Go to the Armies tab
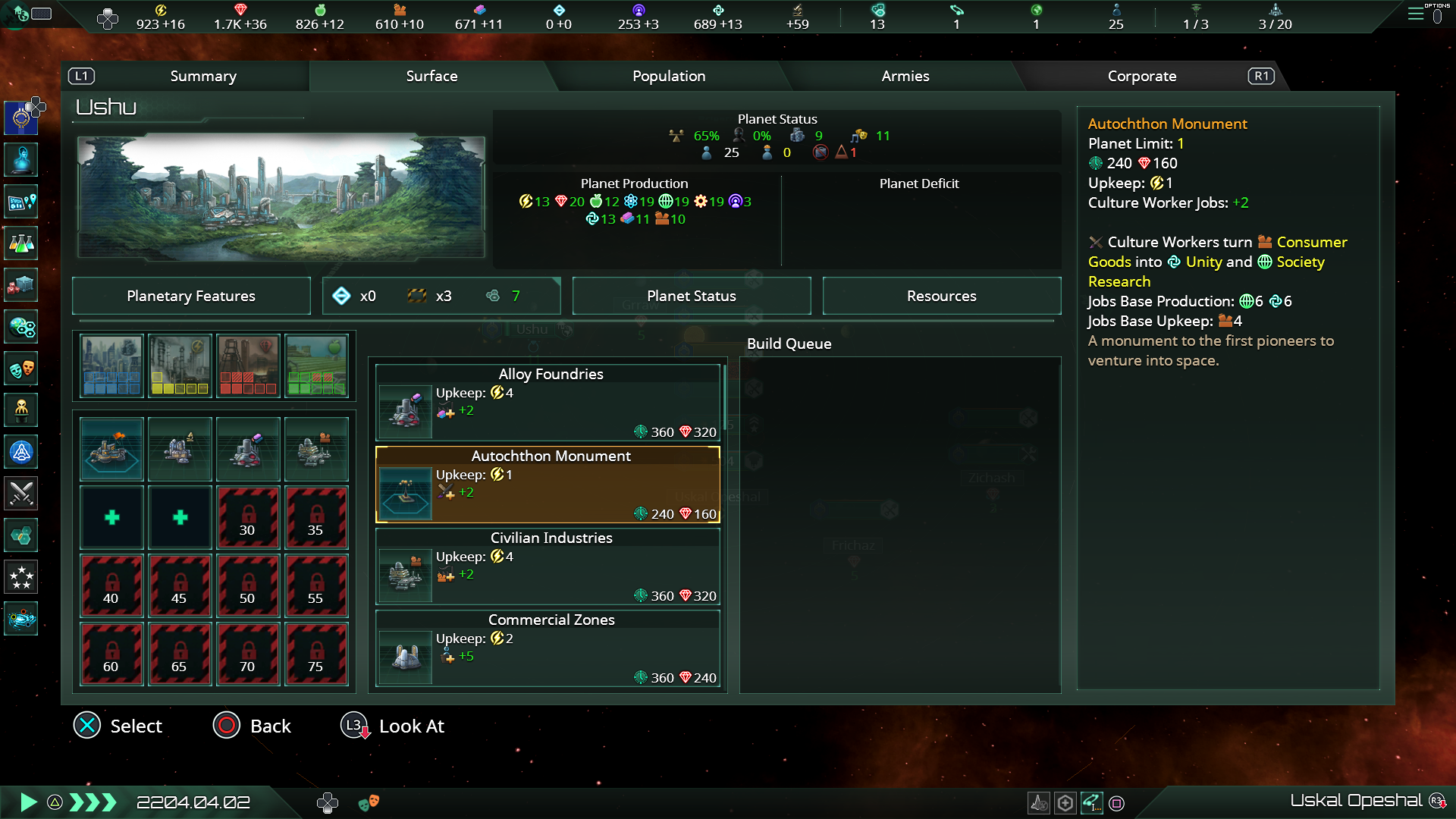 [905, 76]
